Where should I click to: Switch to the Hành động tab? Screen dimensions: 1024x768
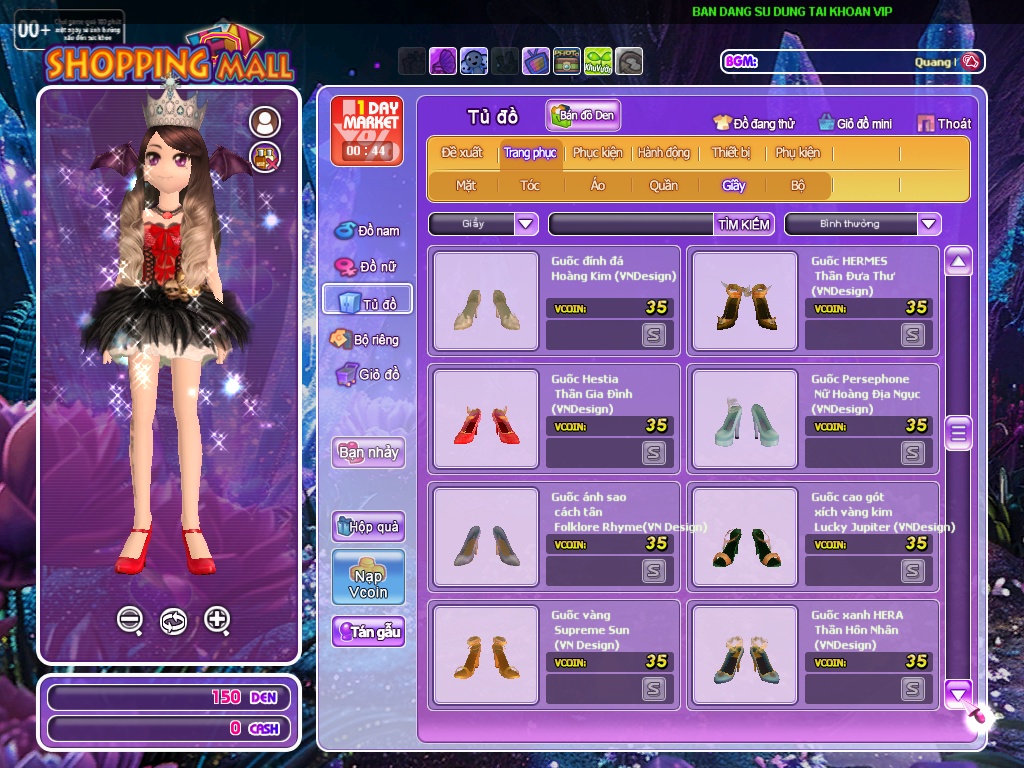click(664, 153)
